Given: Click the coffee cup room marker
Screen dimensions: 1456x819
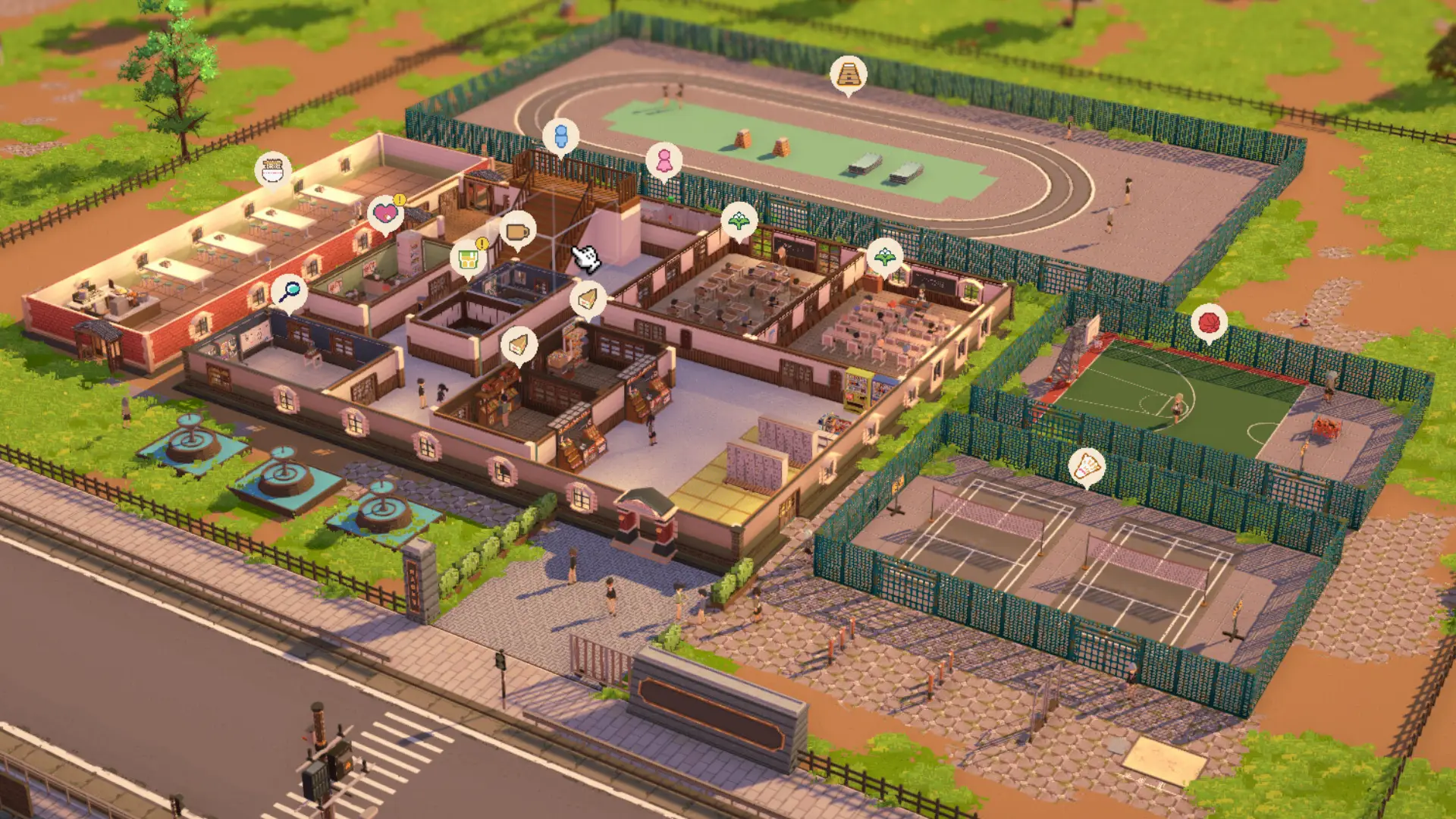Looking at the screenshot, I should tap(518, 231).
